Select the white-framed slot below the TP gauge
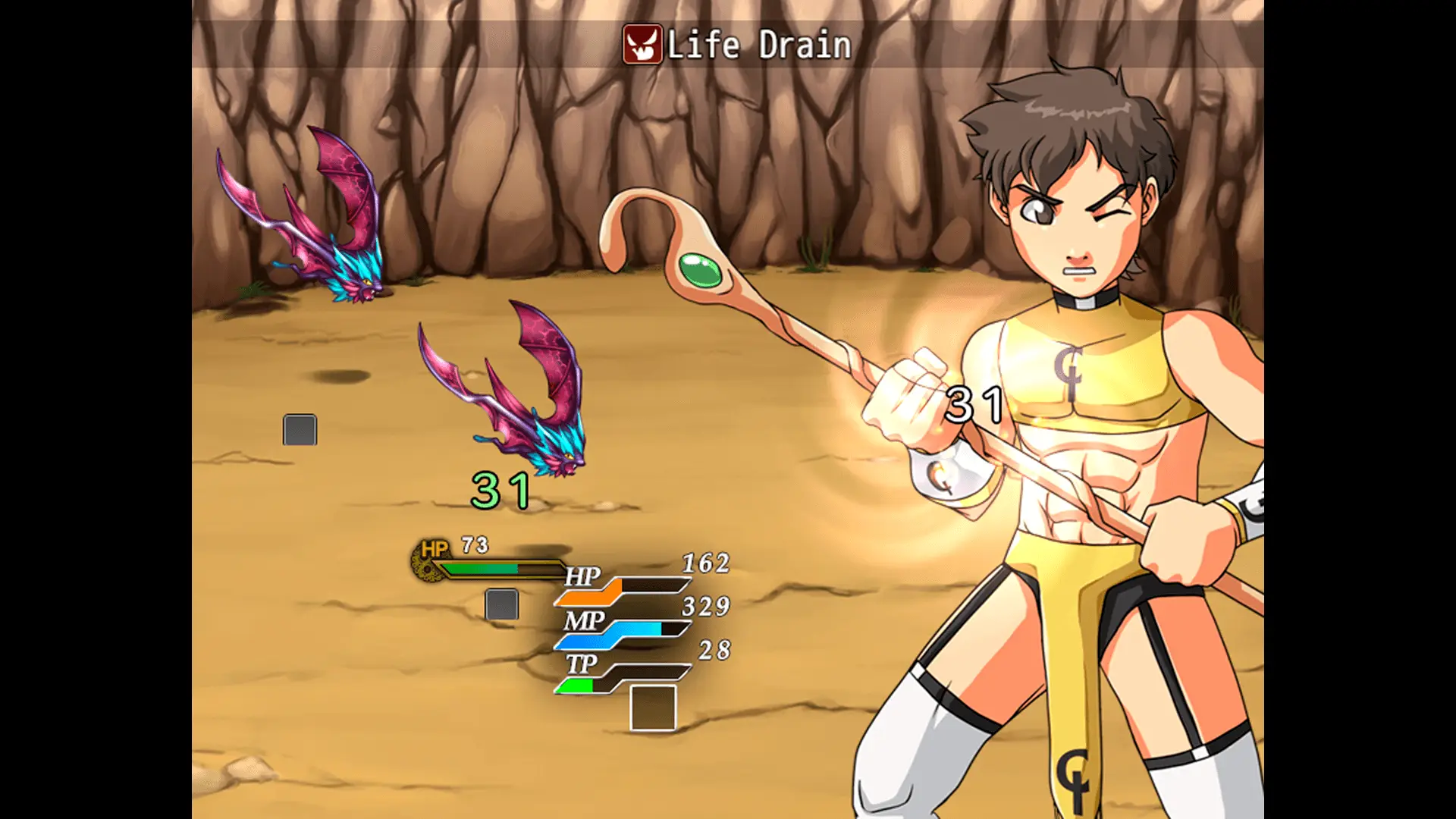This screenshot has width=1456, height=819. point(653,708)
